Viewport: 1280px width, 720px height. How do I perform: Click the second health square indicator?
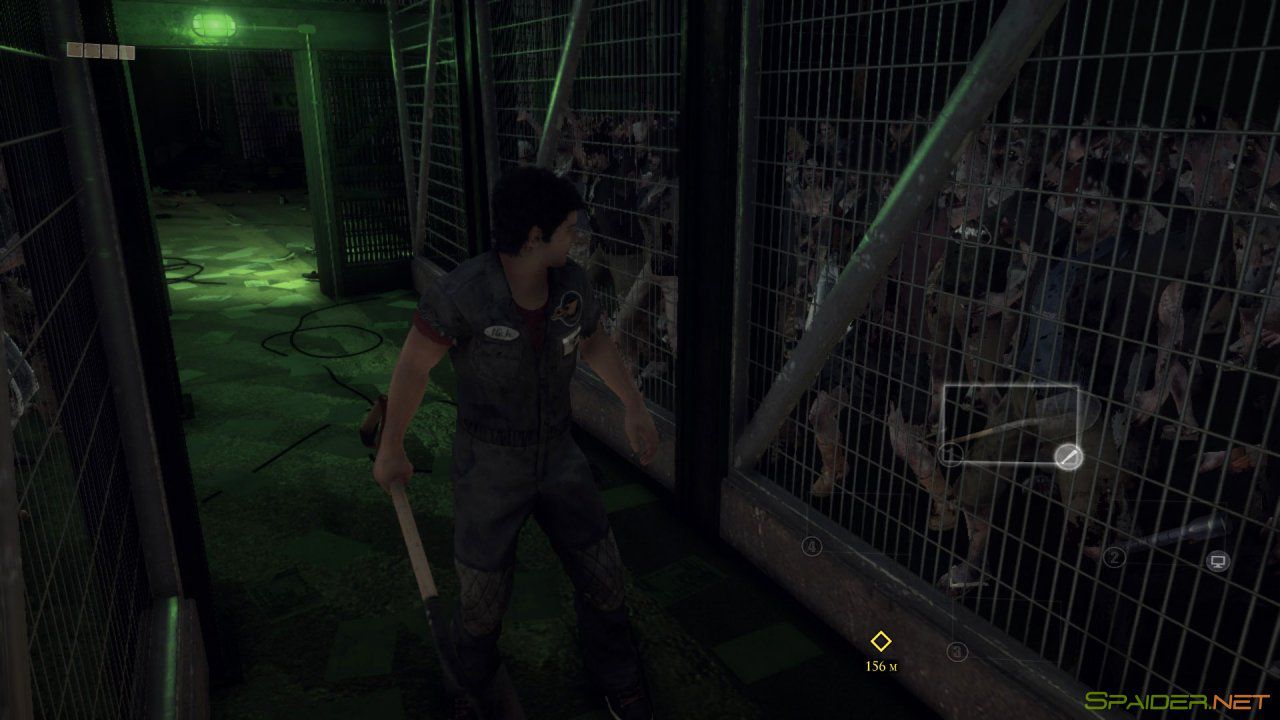coord(92,50)
